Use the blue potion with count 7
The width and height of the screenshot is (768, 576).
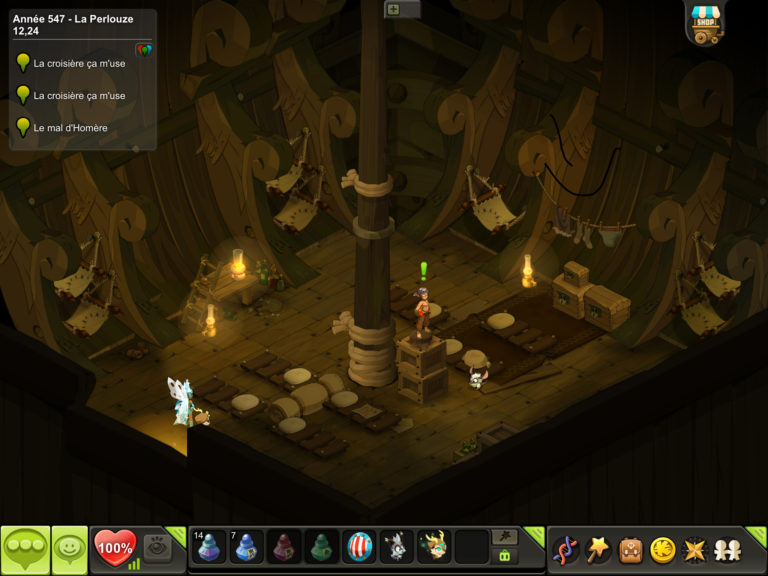tap(247, 547)
